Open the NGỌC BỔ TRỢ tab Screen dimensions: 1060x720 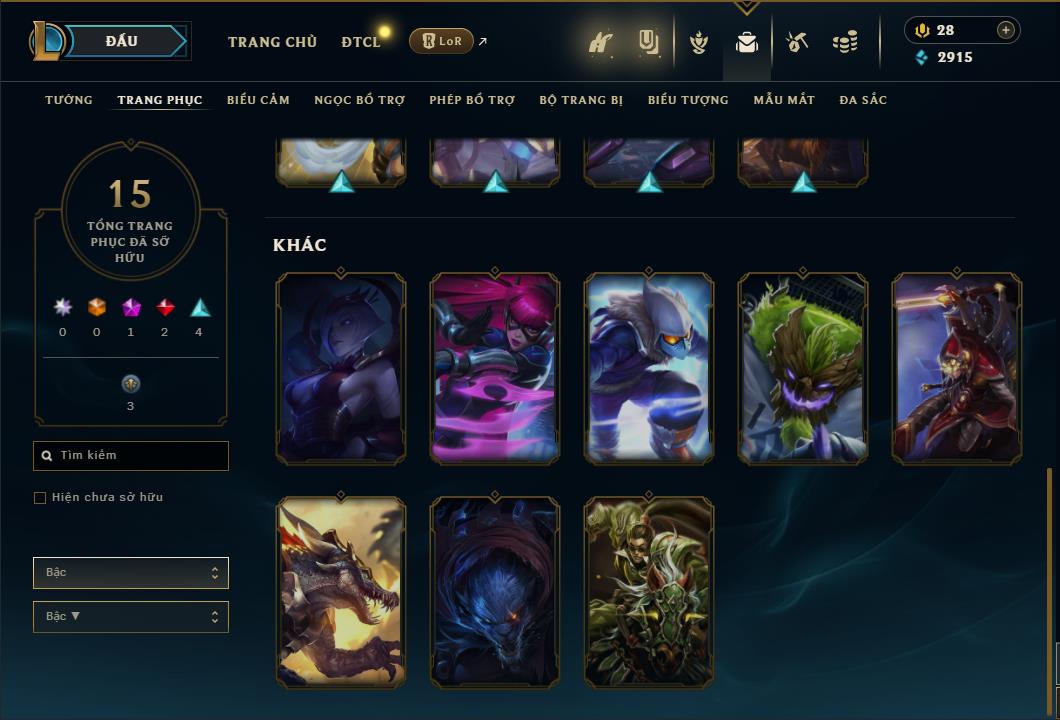point(359,100)
